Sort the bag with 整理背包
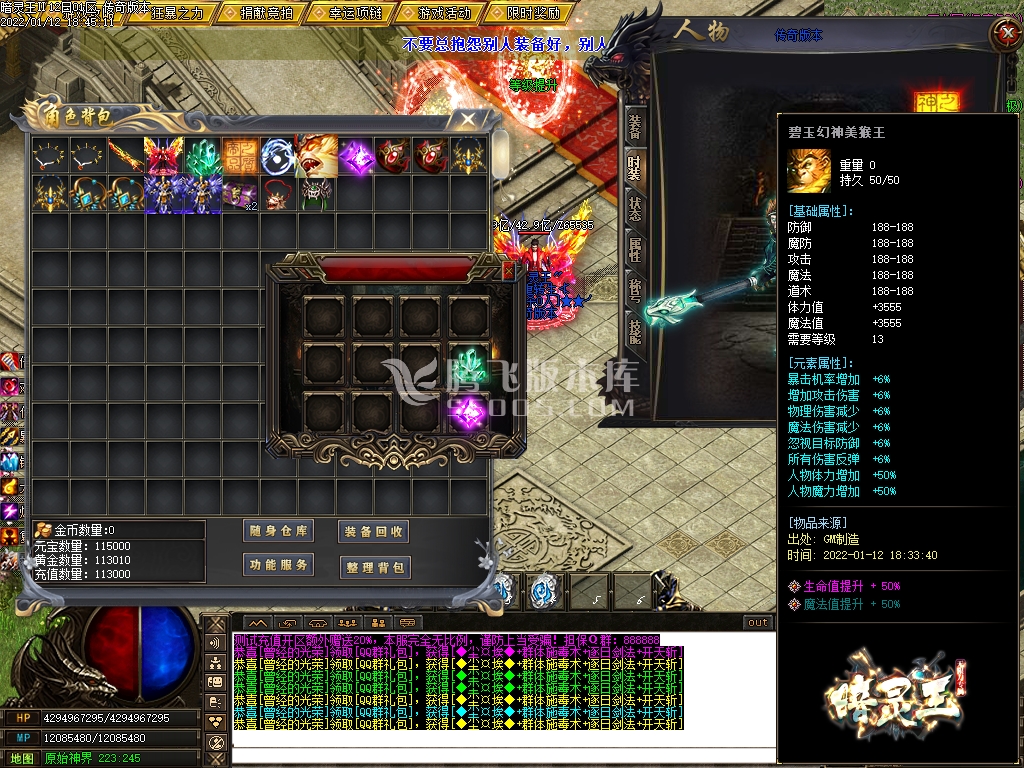 click(374, 567)
